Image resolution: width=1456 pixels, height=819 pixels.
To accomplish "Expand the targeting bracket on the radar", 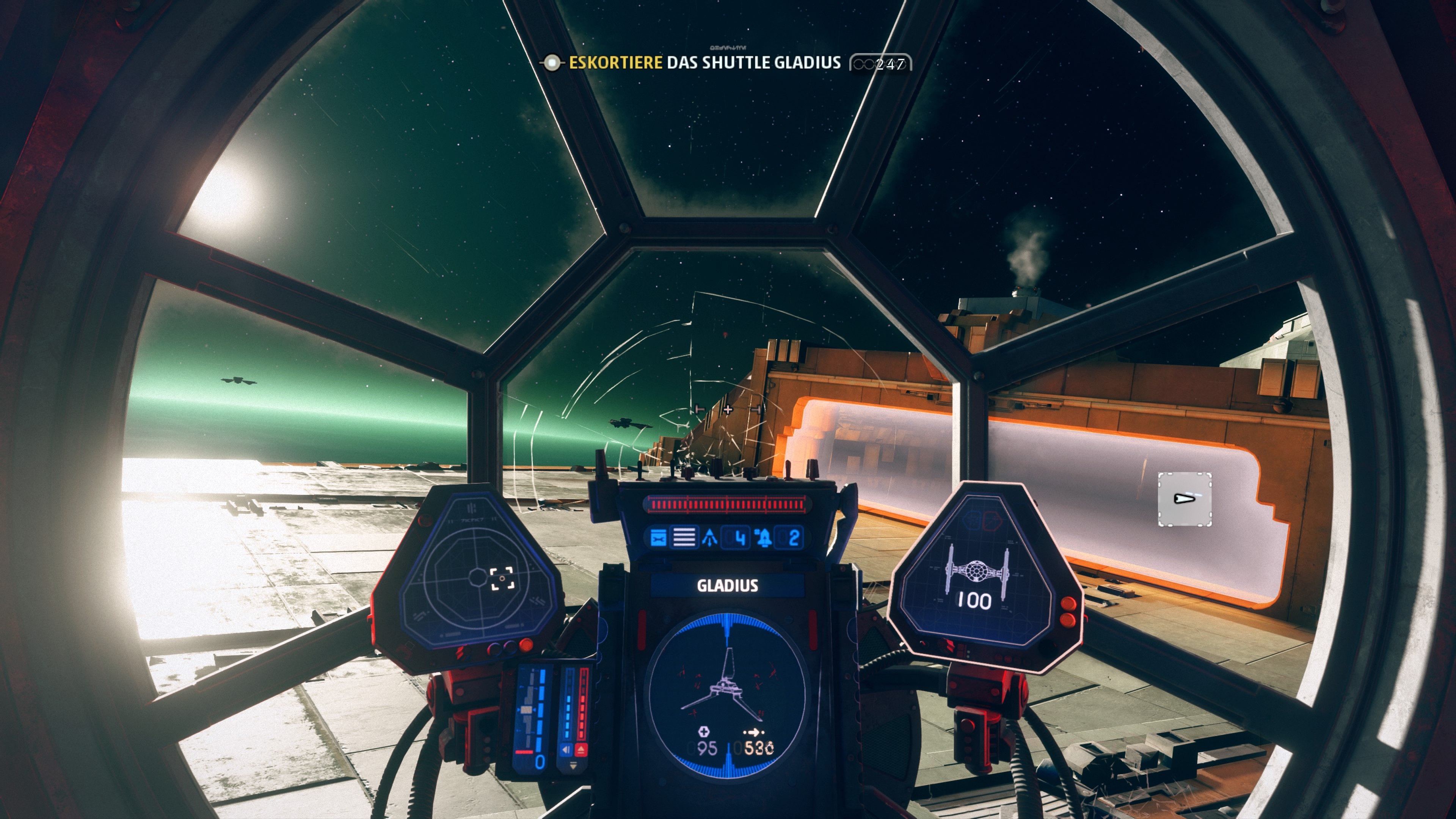I will (502, 579).
